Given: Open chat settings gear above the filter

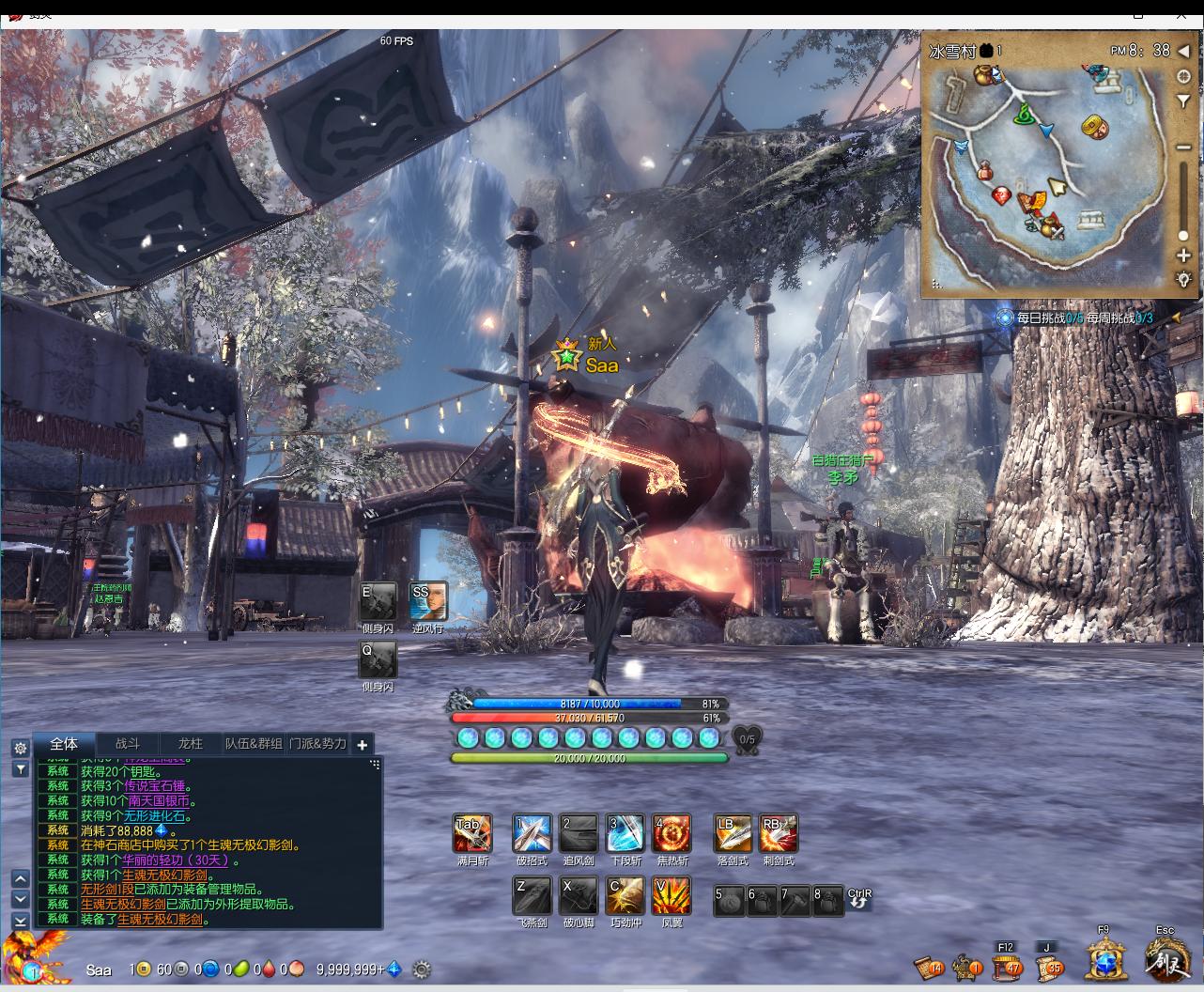Looking at the screenshot, I should click(20, 748).
